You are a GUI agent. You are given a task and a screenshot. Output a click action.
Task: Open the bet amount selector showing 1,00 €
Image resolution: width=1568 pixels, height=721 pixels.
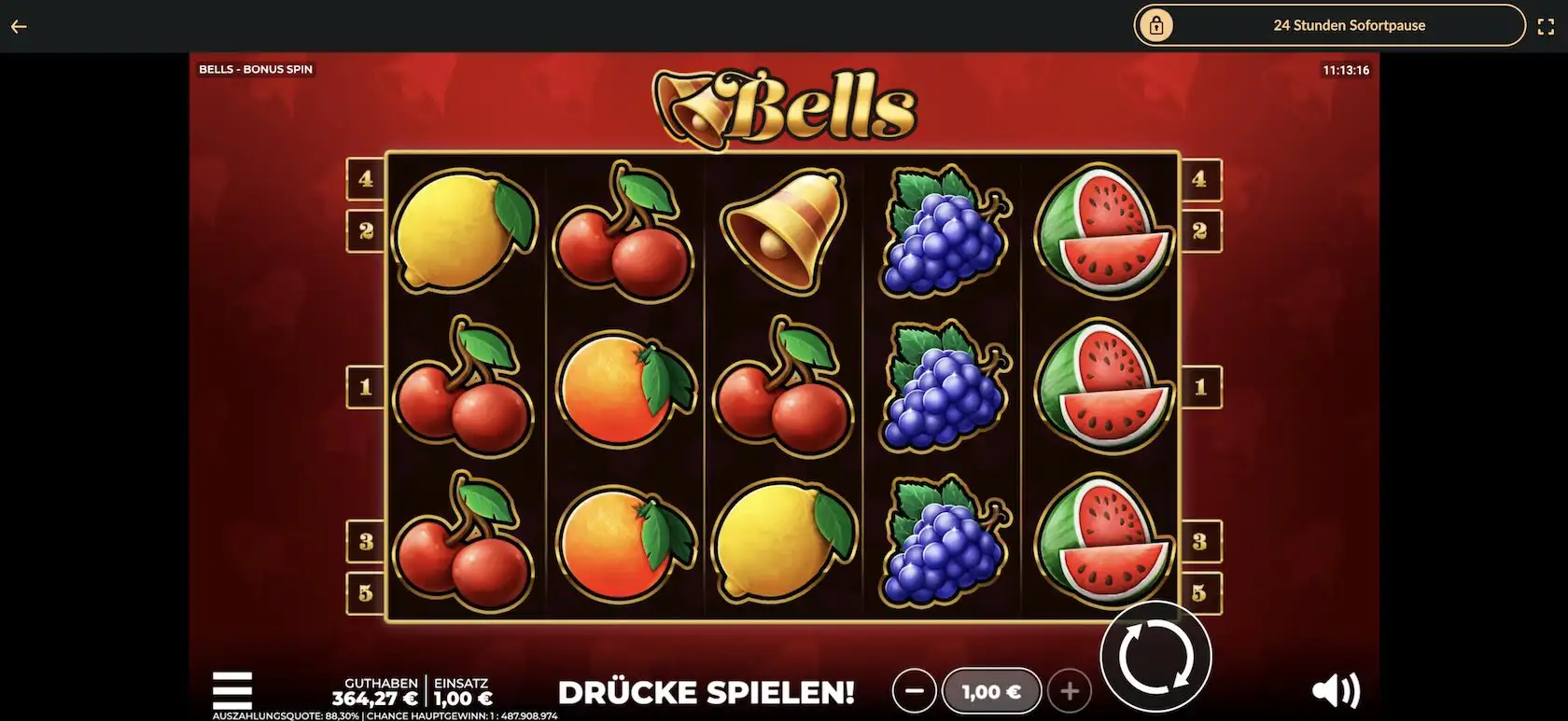tap(992, 691)
